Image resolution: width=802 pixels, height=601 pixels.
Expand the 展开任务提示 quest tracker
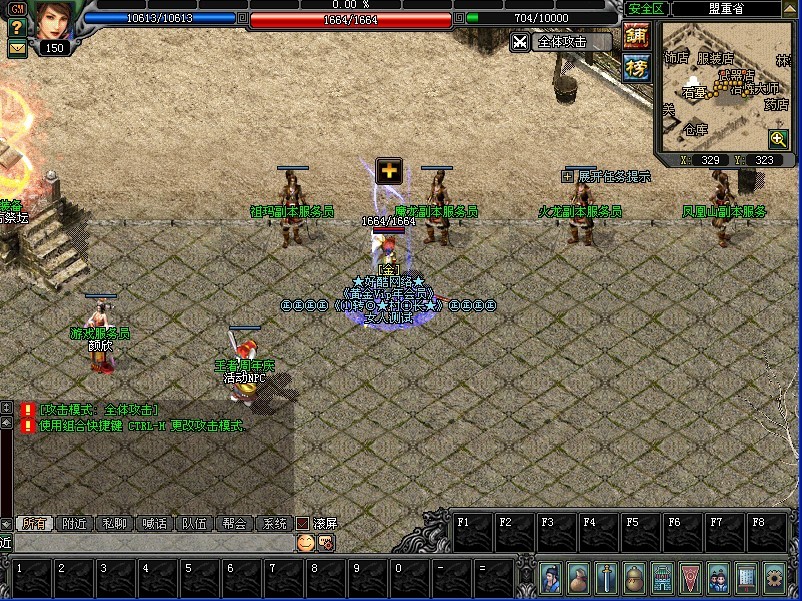click(568, 177)
